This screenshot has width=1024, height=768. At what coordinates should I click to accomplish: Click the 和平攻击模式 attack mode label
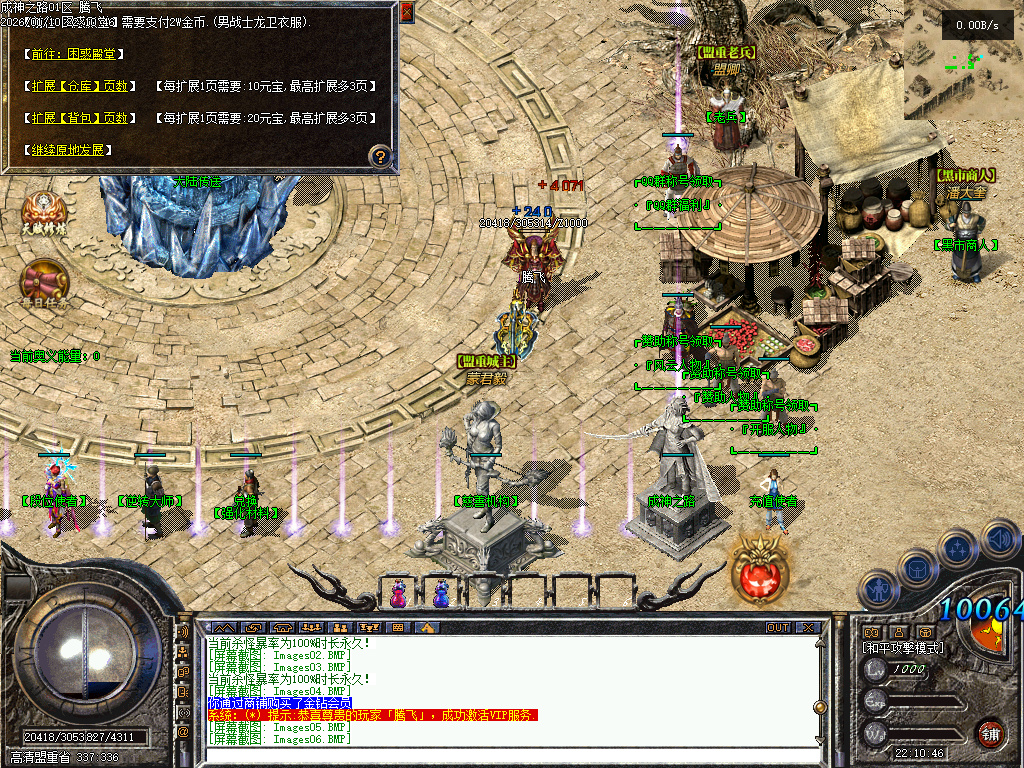pos(902,648)
